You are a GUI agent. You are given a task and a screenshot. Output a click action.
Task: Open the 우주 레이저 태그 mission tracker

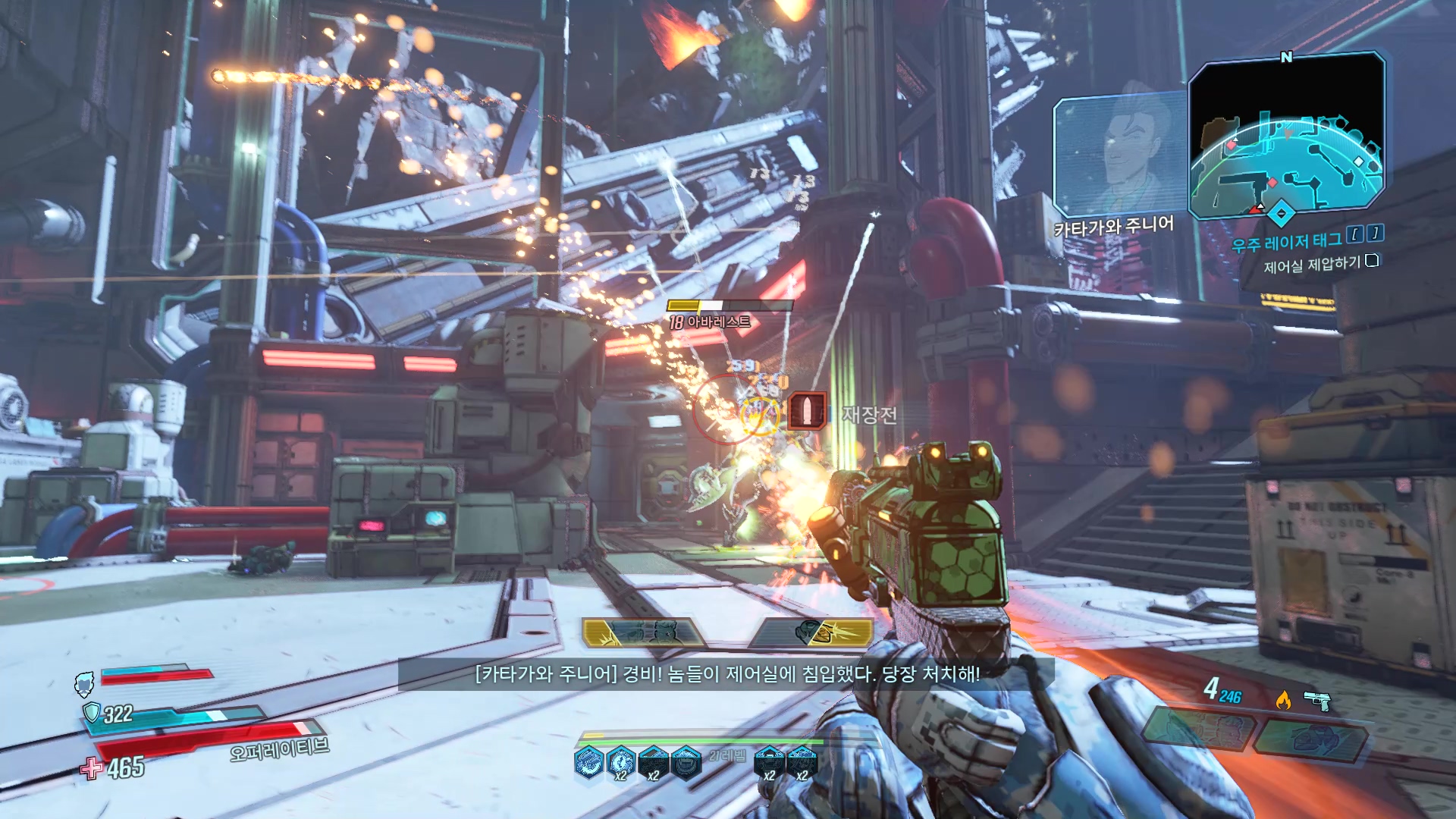tap(1286, 243)
